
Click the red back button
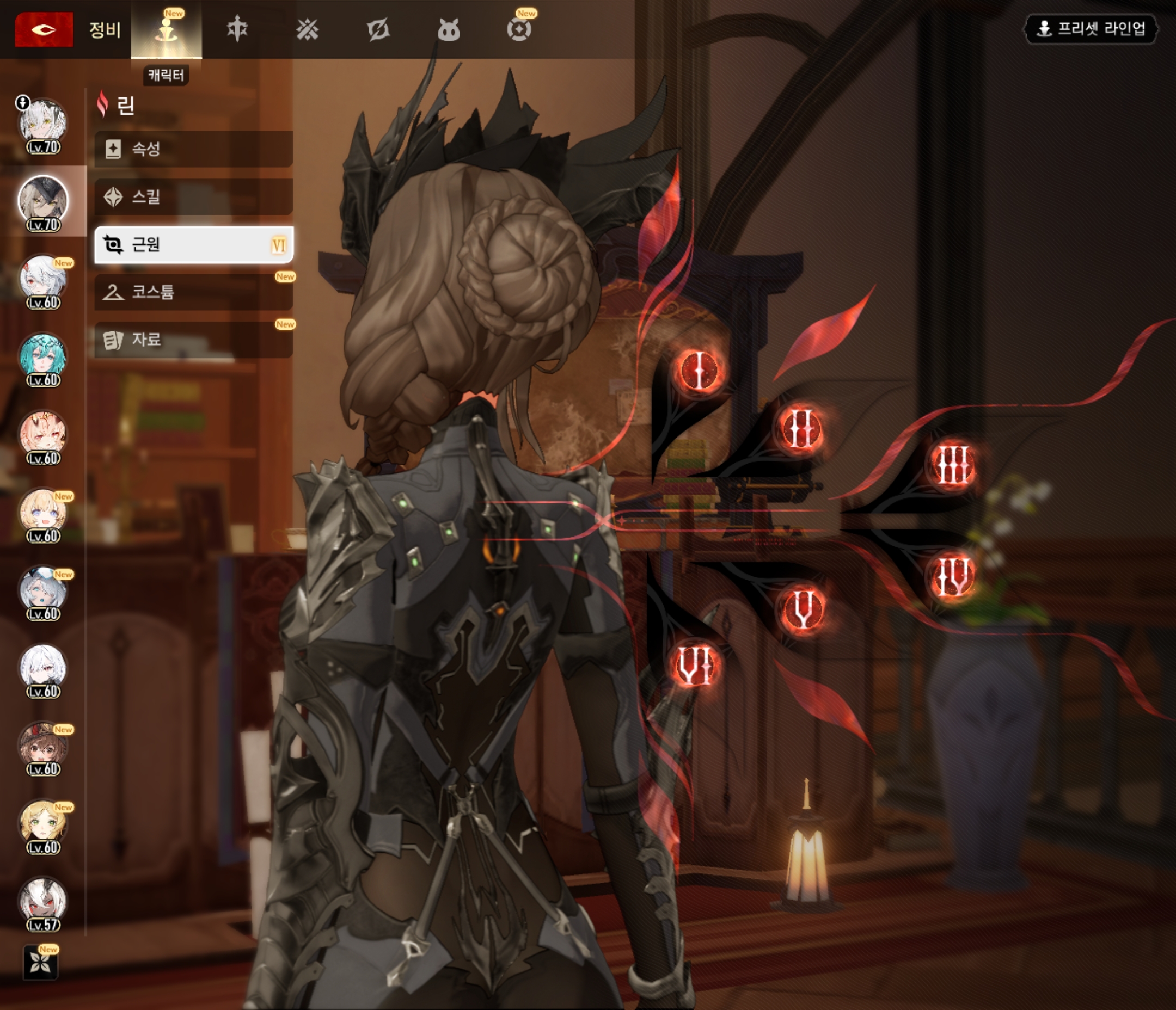coord(44,29)
